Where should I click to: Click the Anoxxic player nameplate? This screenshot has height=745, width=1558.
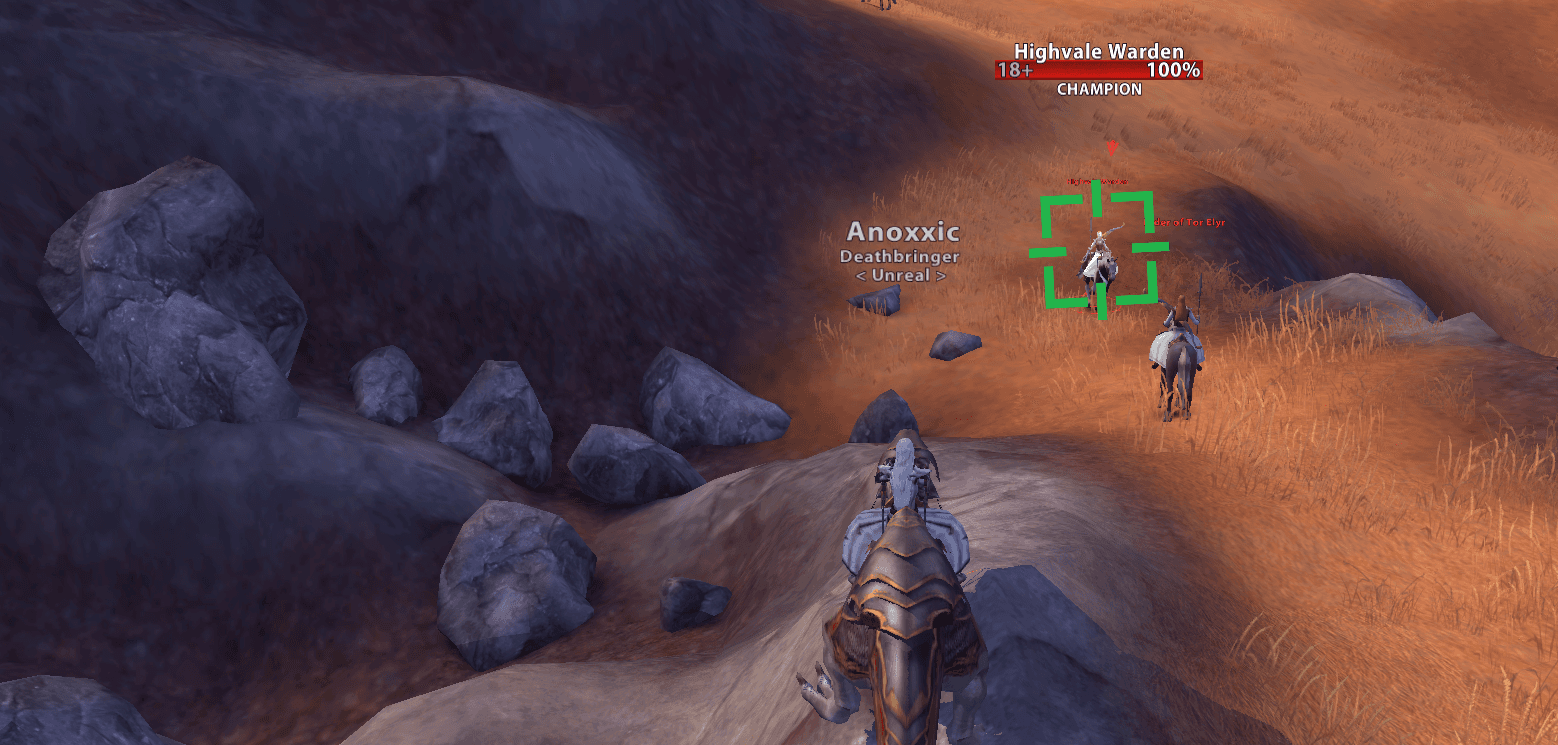(902, 233)
